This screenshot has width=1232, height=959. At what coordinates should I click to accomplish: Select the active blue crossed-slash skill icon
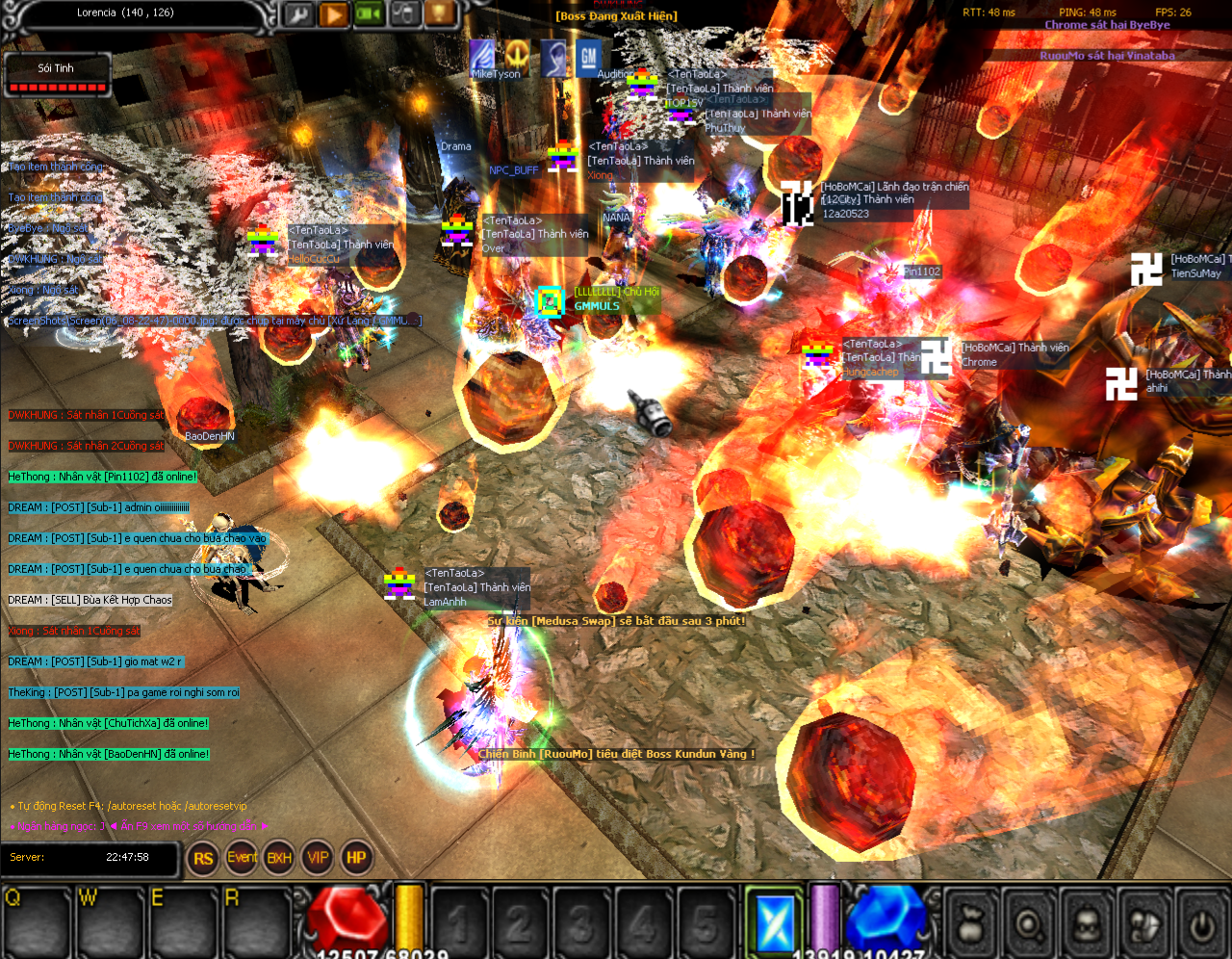coord(775,921)
